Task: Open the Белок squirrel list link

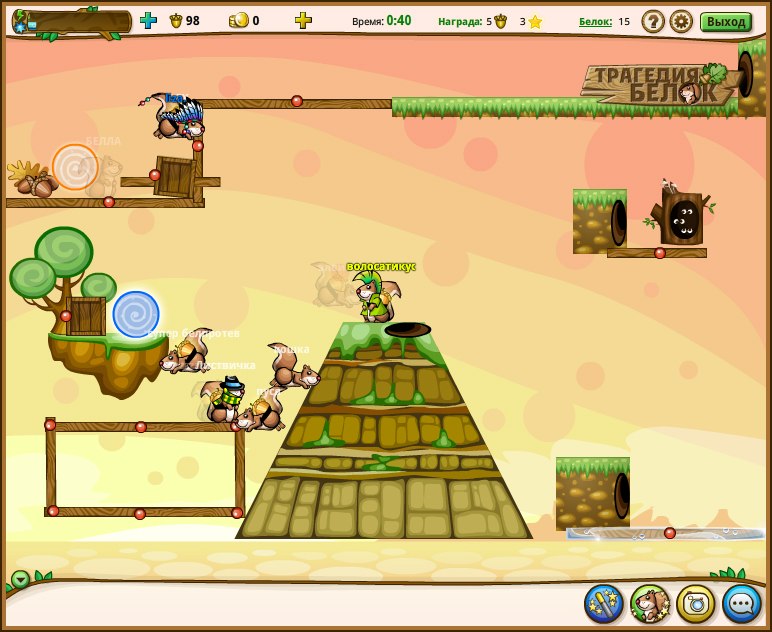Action: 595,21
